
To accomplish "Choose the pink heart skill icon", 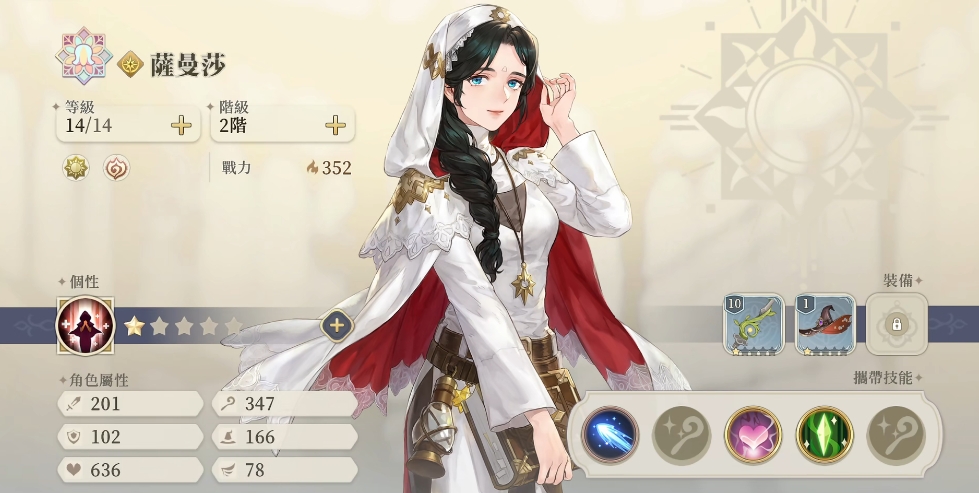I will pyautogui.click(x=753, y=434).
